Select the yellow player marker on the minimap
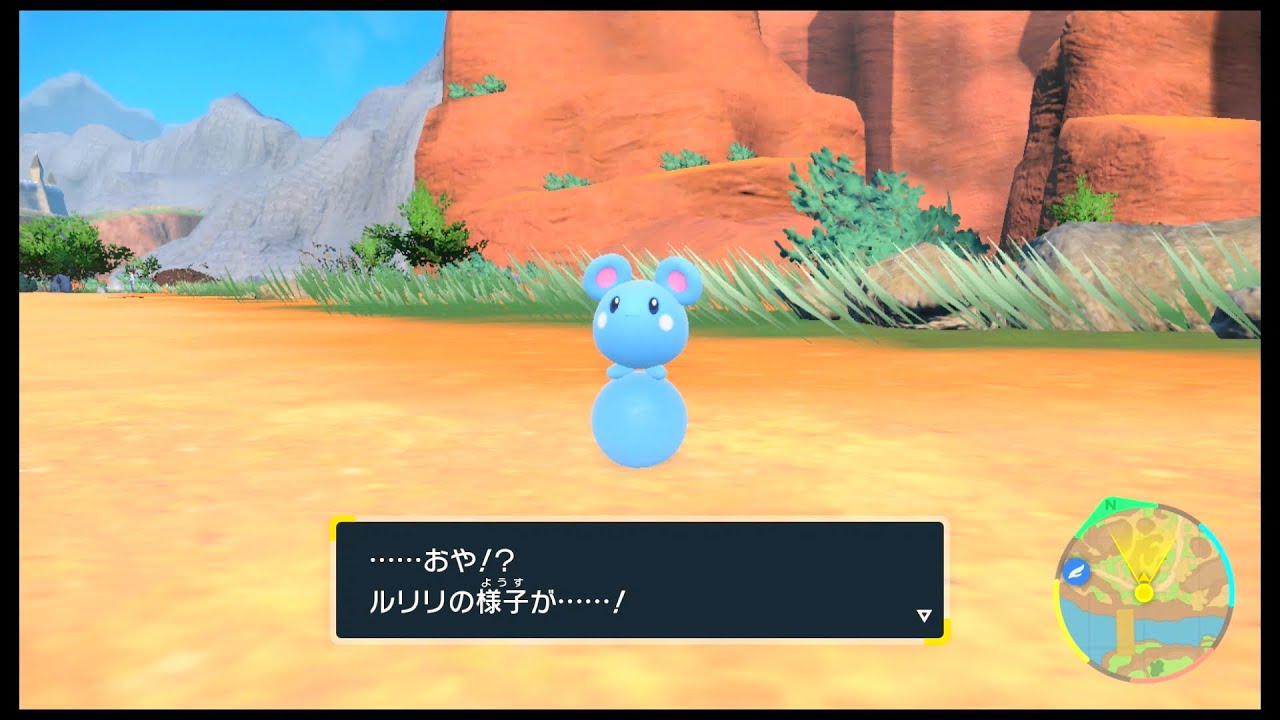Viewport: 1280px width, 720px height. pyautogui.click(x=1145, y=593)
